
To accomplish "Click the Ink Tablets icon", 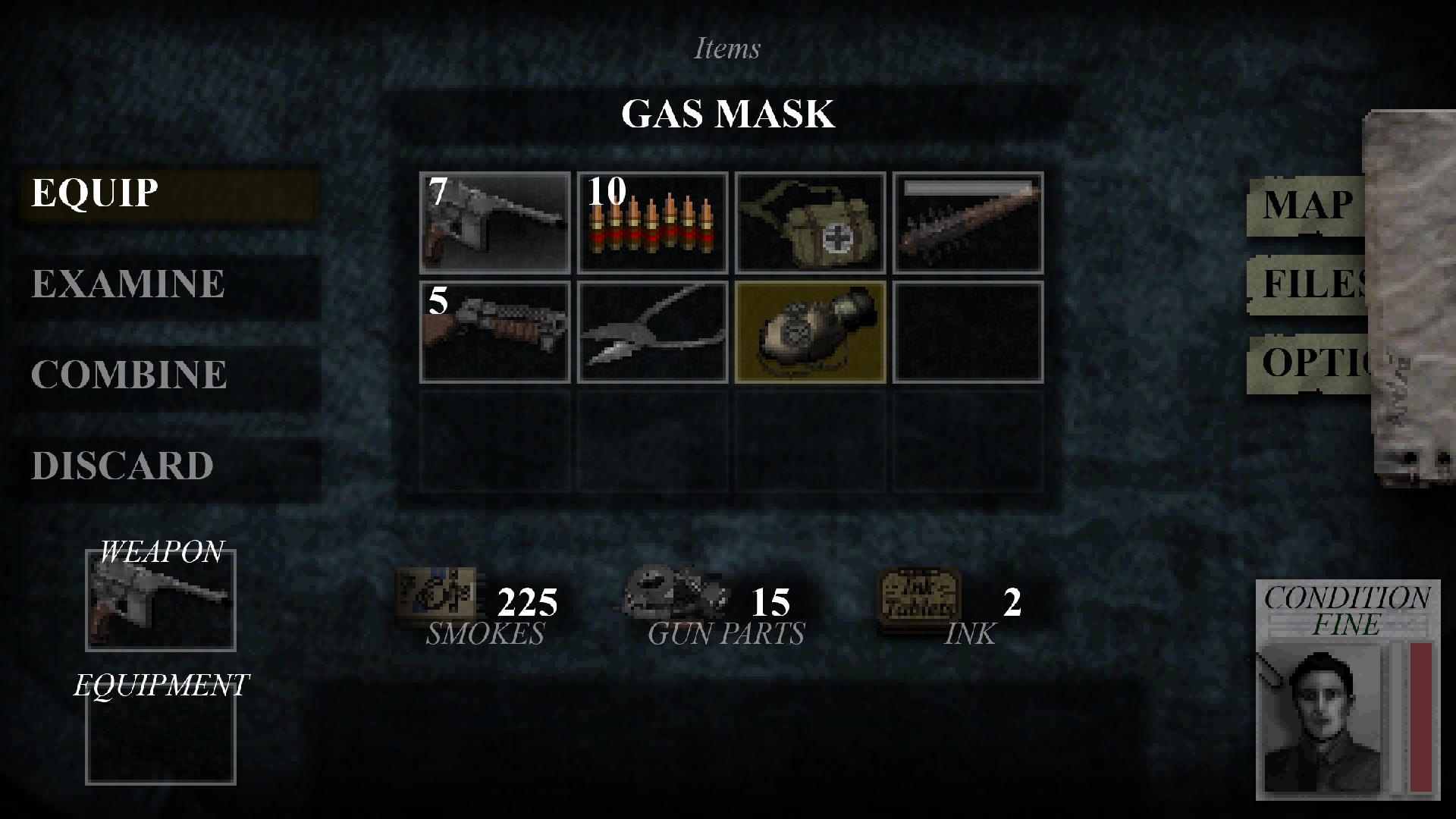I will pyautogui.click(x=920, y=601).
